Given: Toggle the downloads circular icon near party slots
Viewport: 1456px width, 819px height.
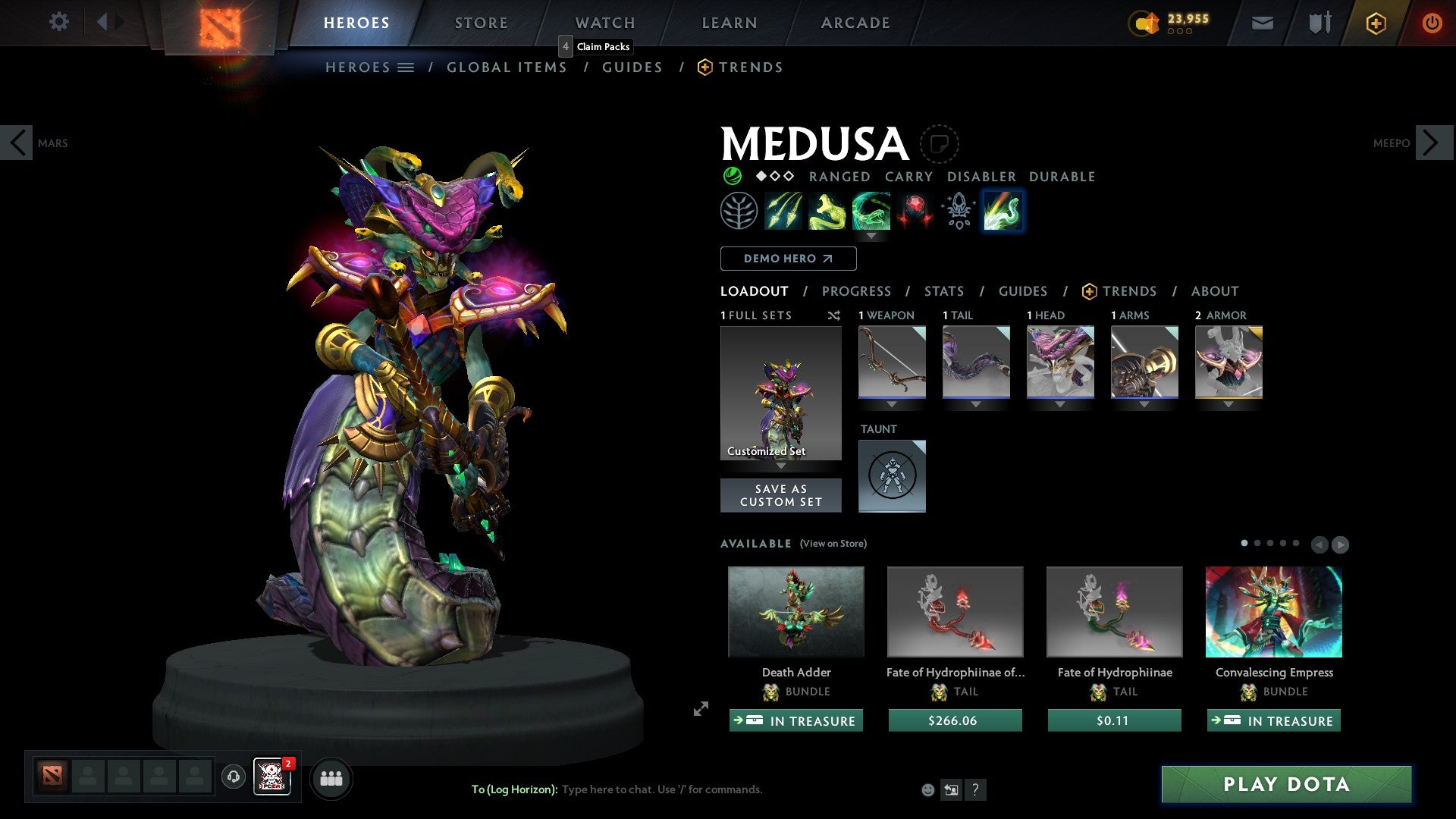Looking at the screenshot, I should pos(233,778).
